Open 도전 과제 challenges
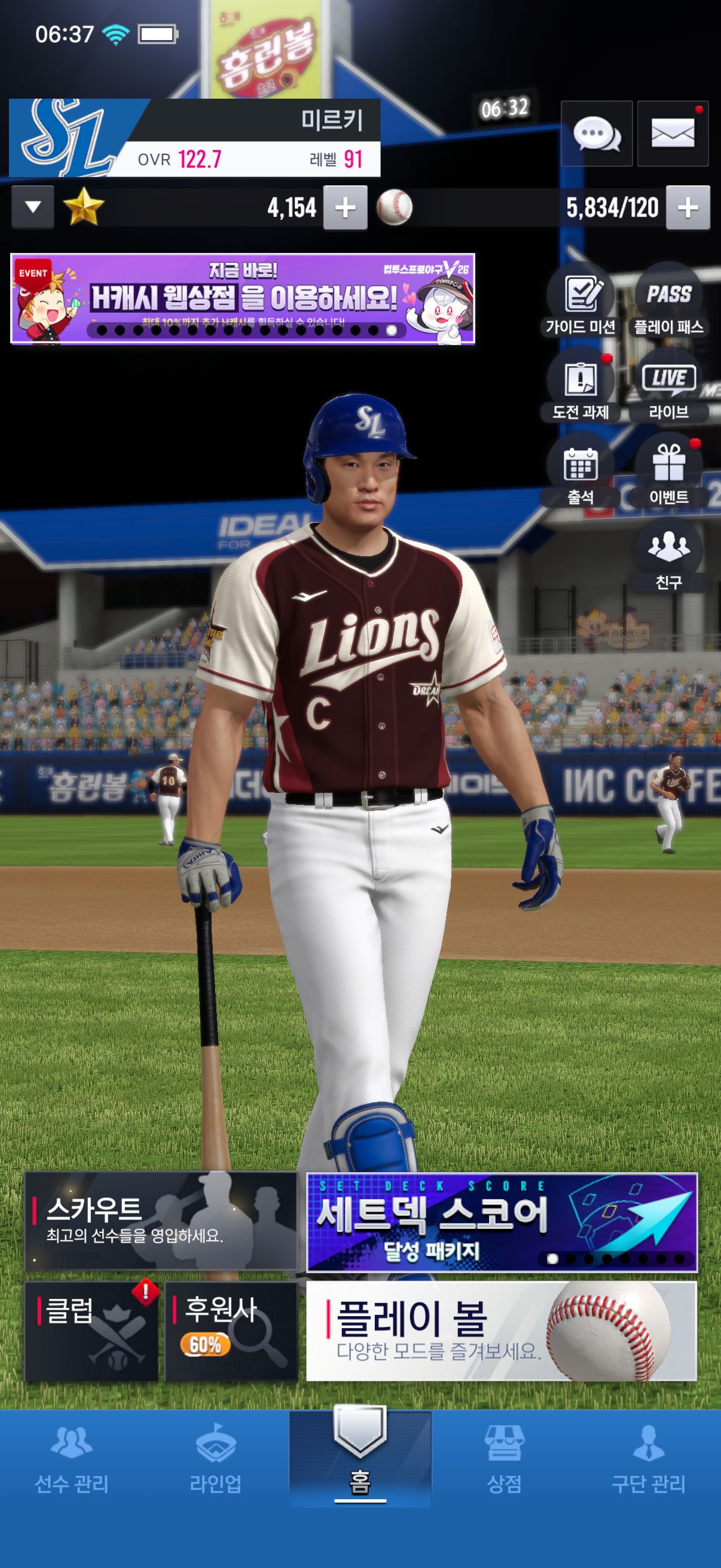 pyautogui.click(x=581, y=386)
